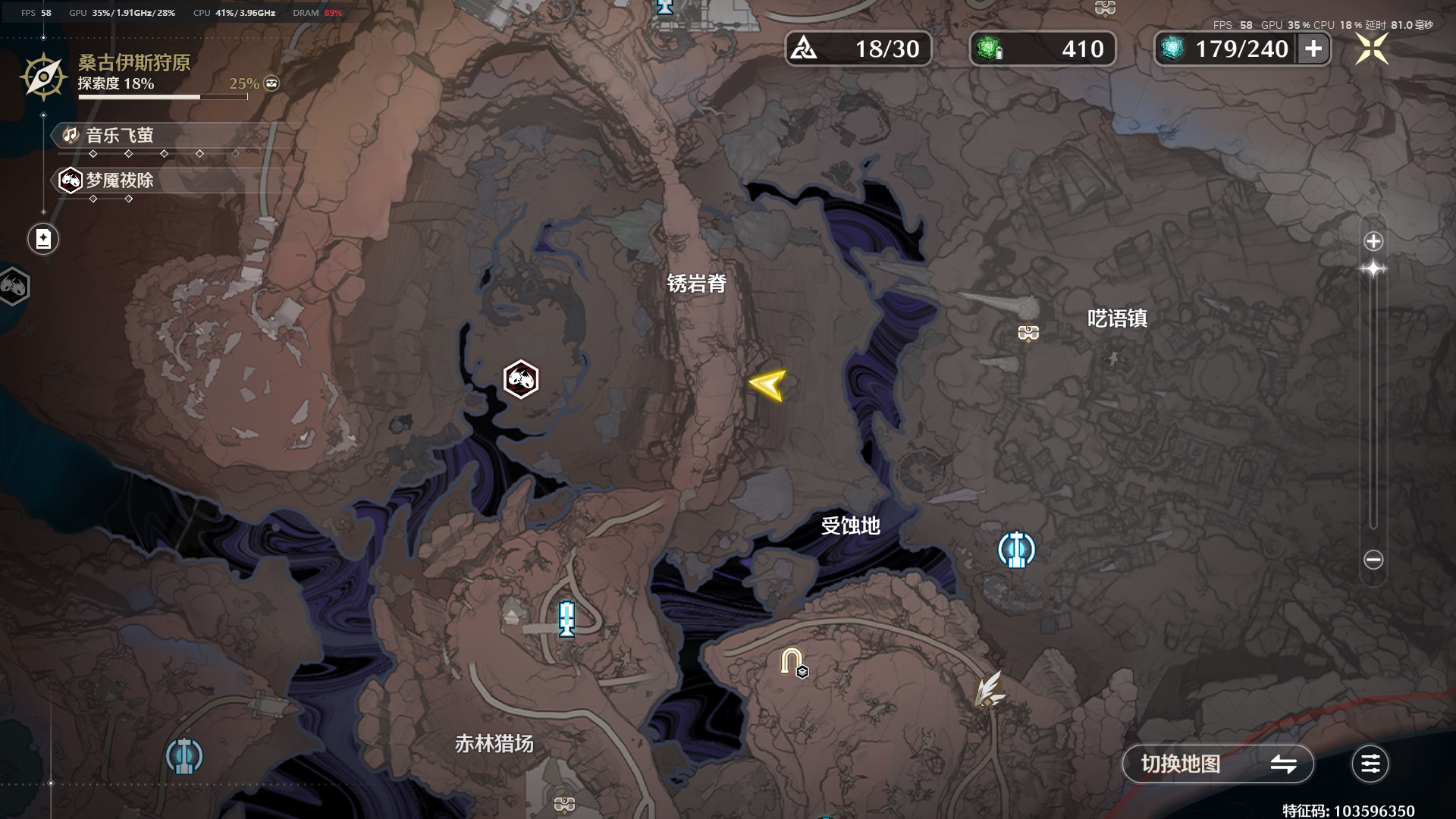Screen dimensions: 1456x819
Task: Click the compass icon beside 桑古伊斯狩原
Action: pyautogui.click(x=42, y=76)
